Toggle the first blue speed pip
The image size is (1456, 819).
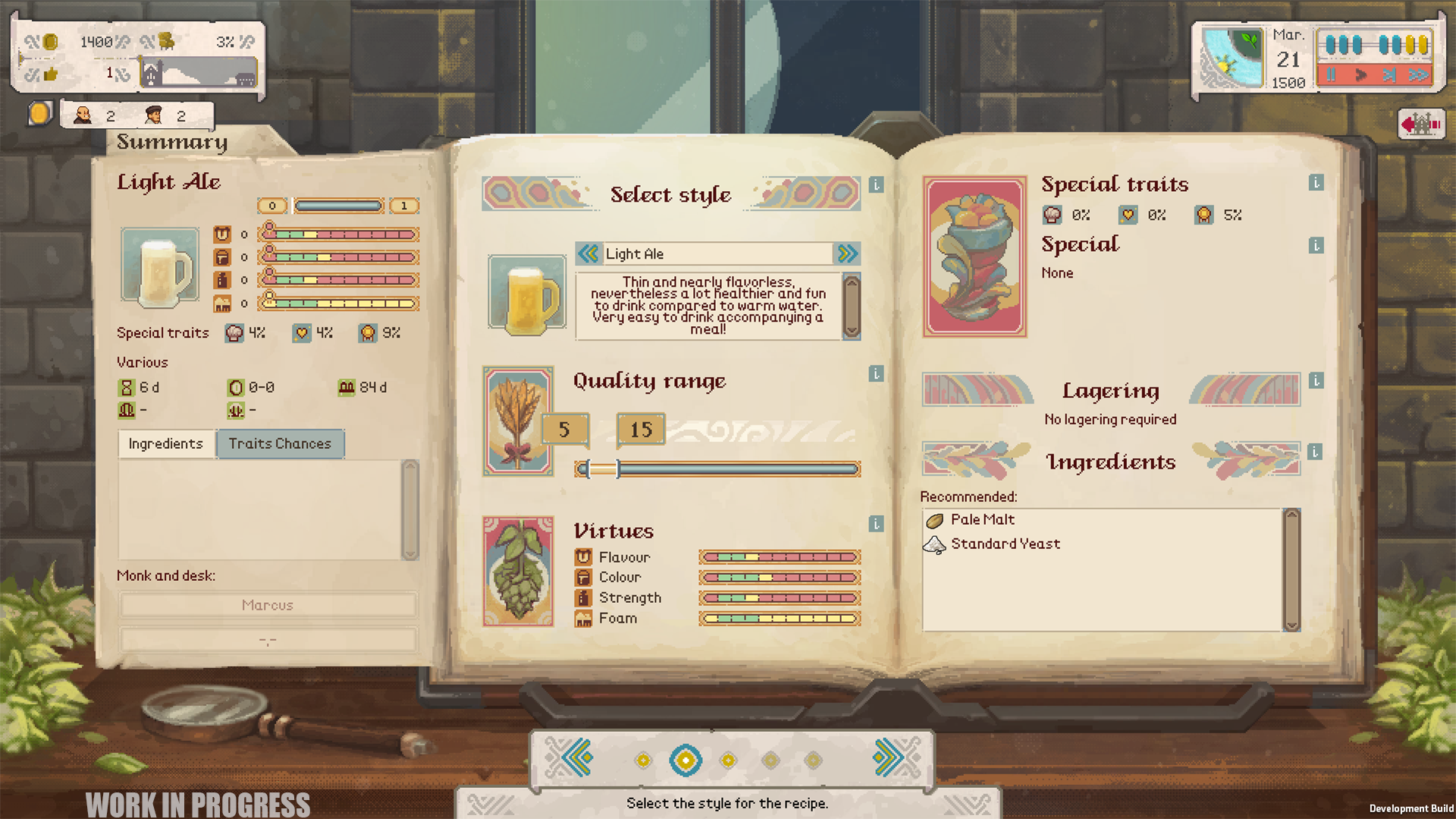click(1331, 44)
